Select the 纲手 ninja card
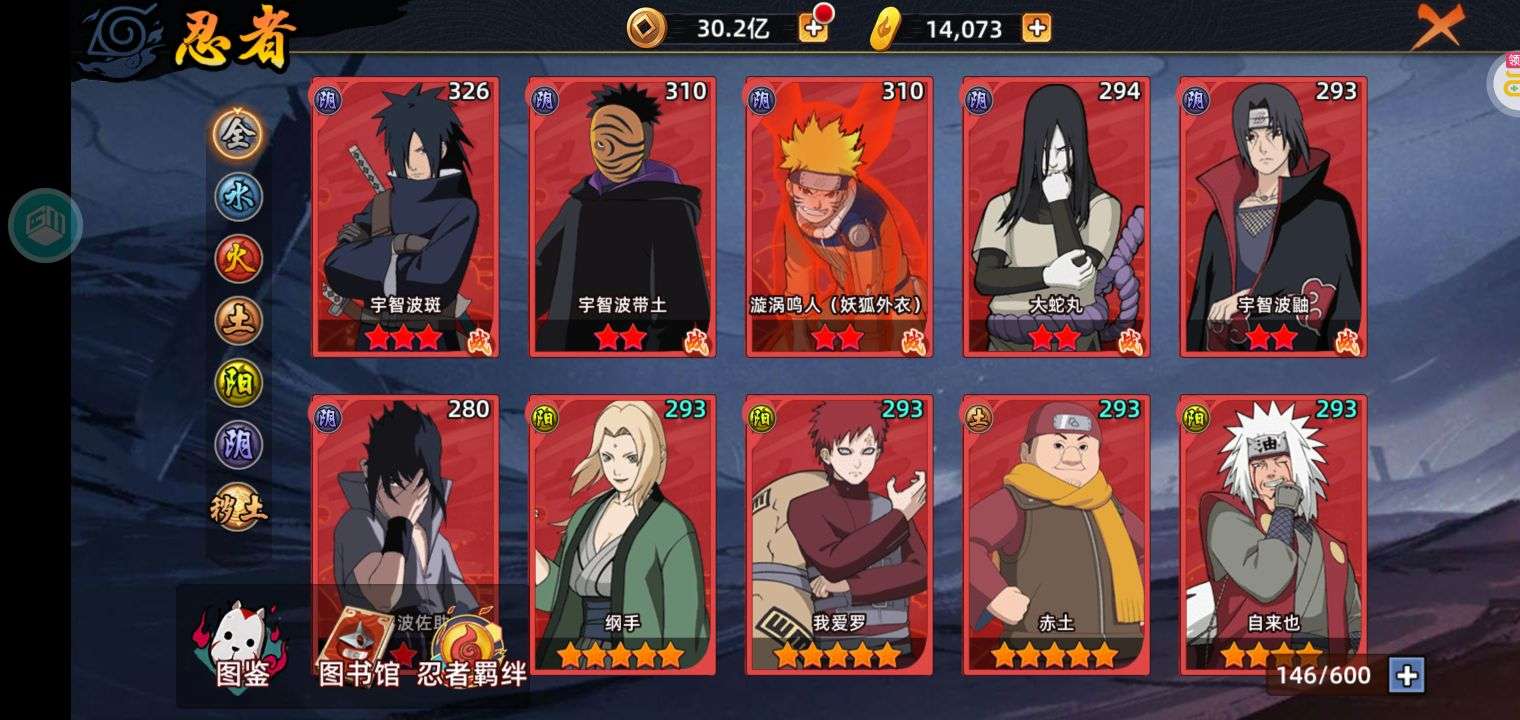 (x=621, y=533)
